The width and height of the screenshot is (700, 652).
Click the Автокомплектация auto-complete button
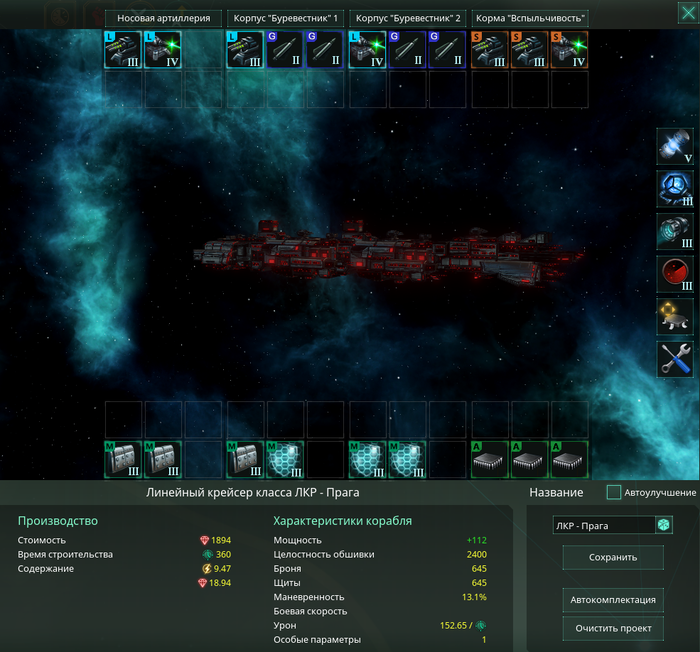(613, 599)
